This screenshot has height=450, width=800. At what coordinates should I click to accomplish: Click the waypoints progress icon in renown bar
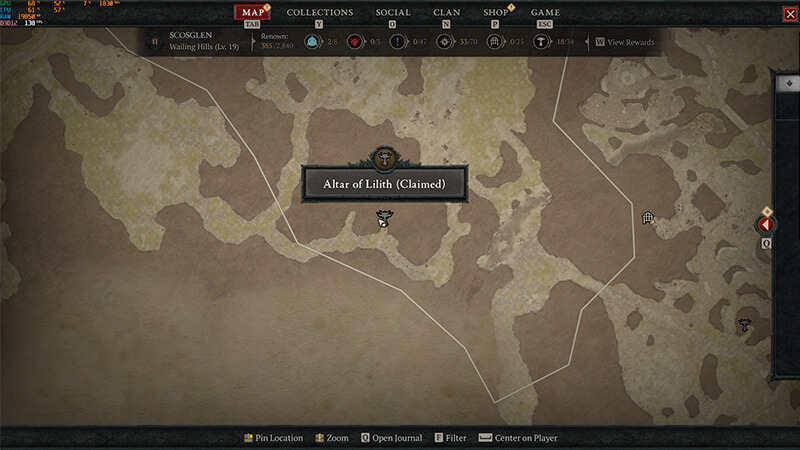316,42
